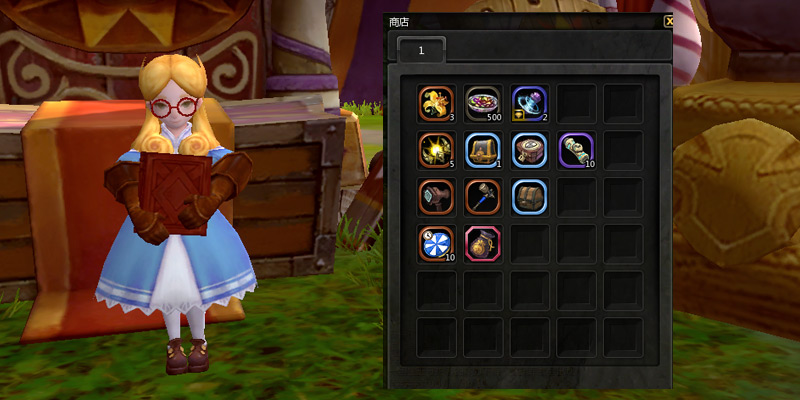Choose the purple potion ring item
The height and width of the screenshot is (400, 800).
[x=530, y=103]
